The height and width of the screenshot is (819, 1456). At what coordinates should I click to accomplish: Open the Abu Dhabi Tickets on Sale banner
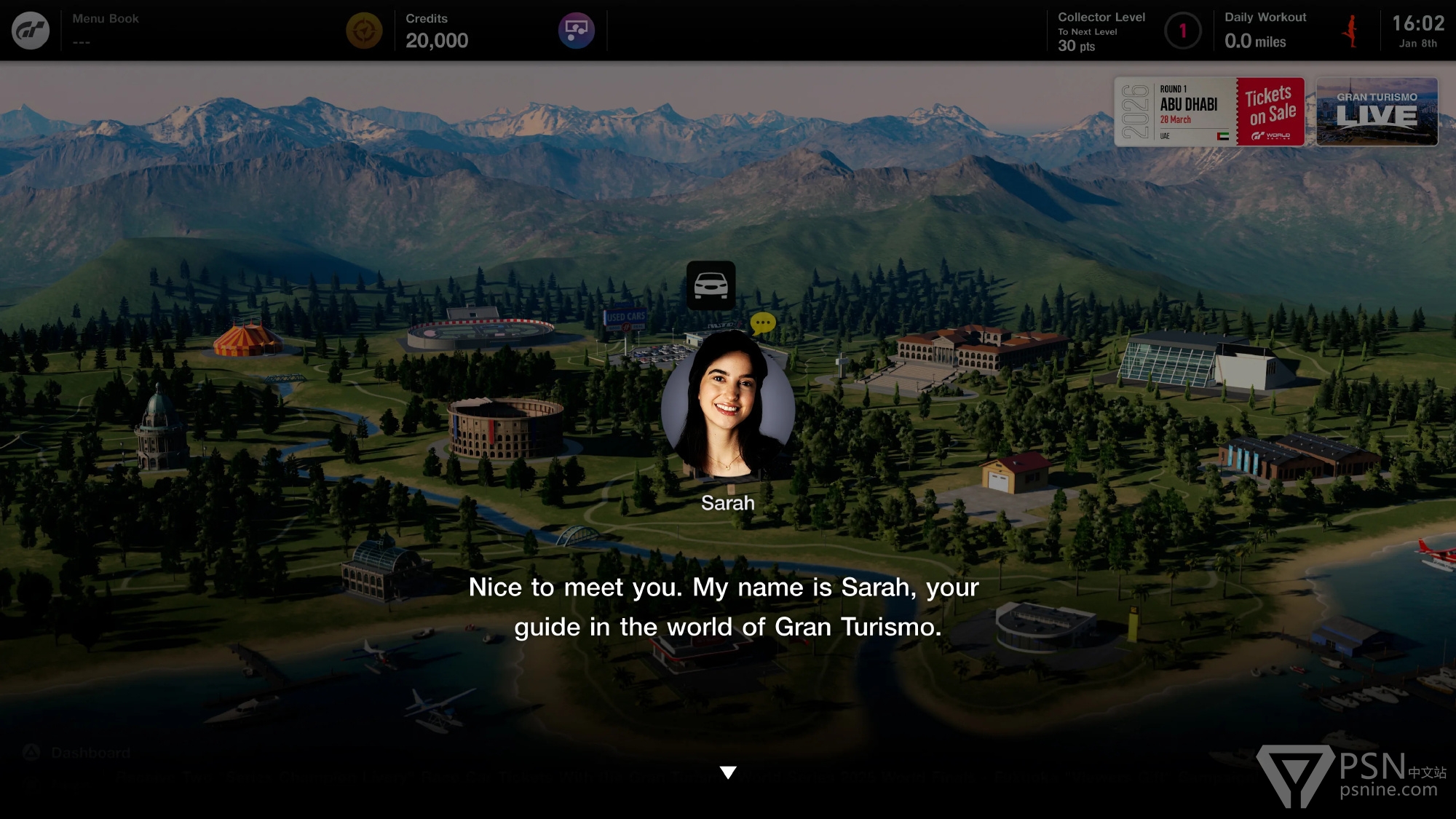click(1209, 112)
